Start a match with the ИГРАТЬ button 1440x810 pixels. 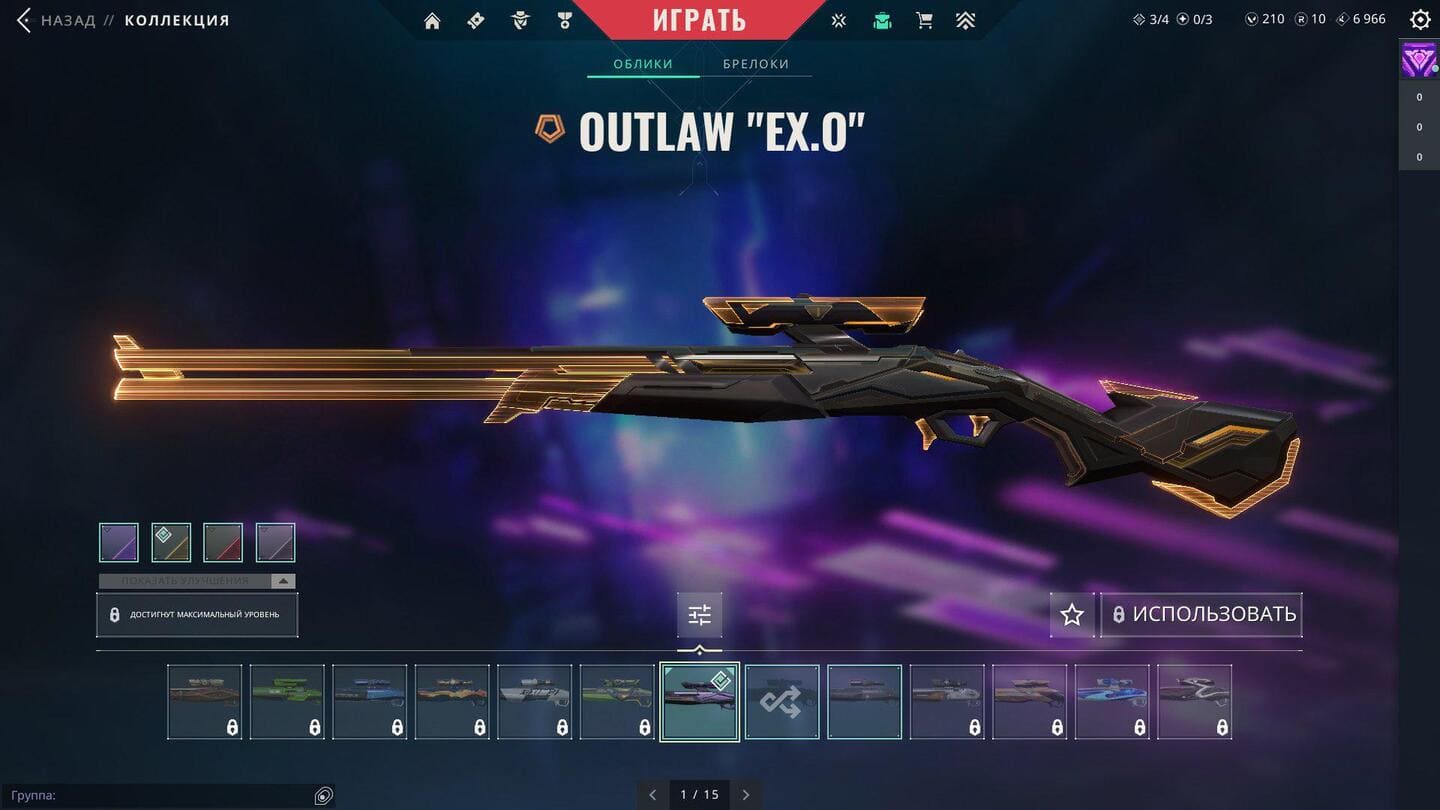[x=699, y=20]
